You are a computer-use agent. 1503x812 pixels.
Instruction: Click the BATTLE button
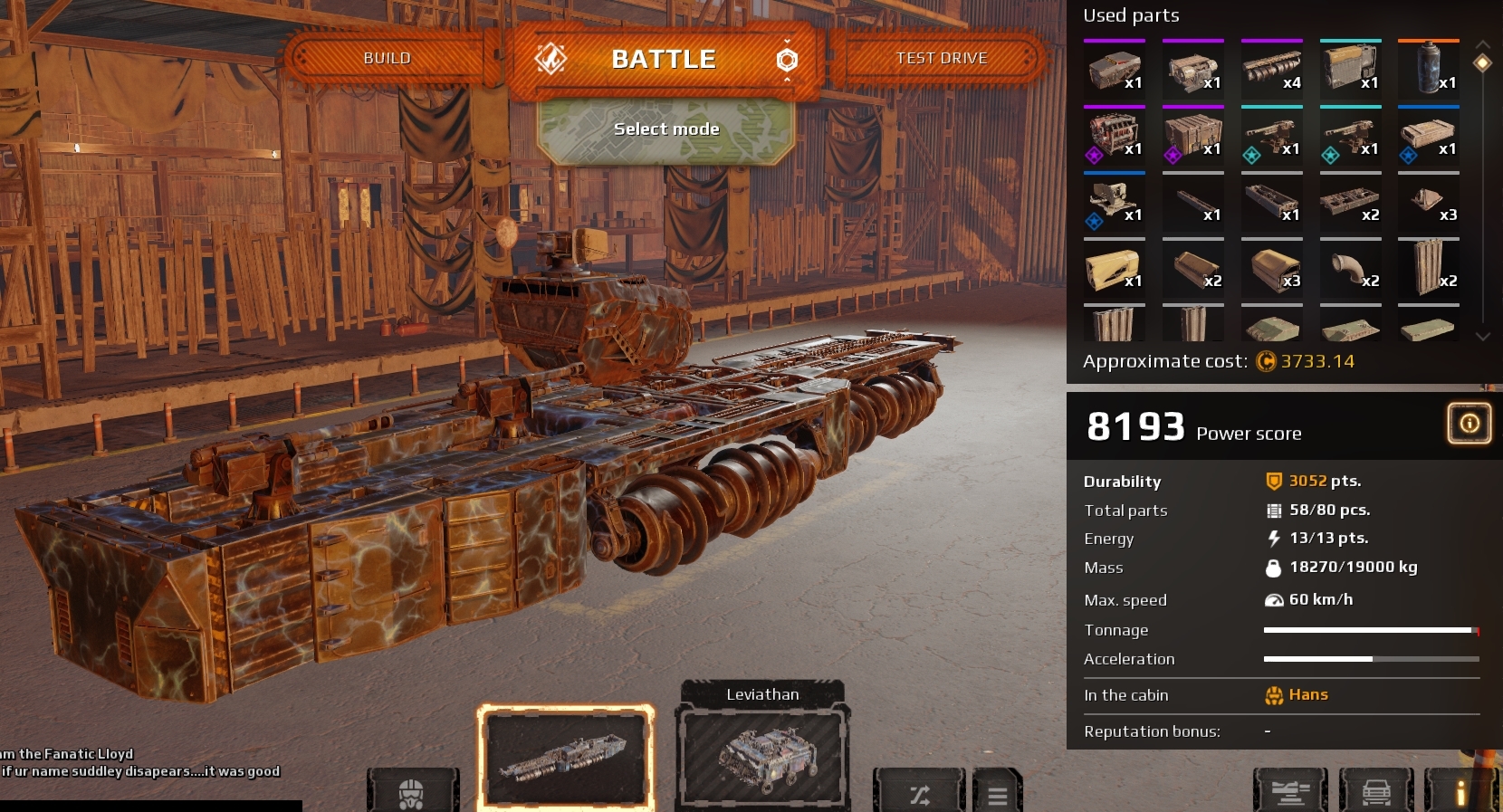(665, 58)
